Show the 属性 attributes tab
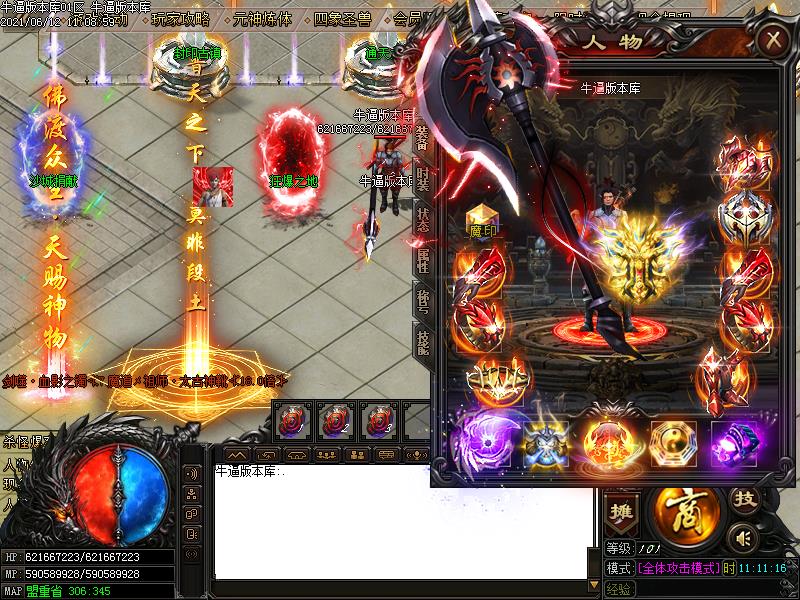 coord(422,262)
